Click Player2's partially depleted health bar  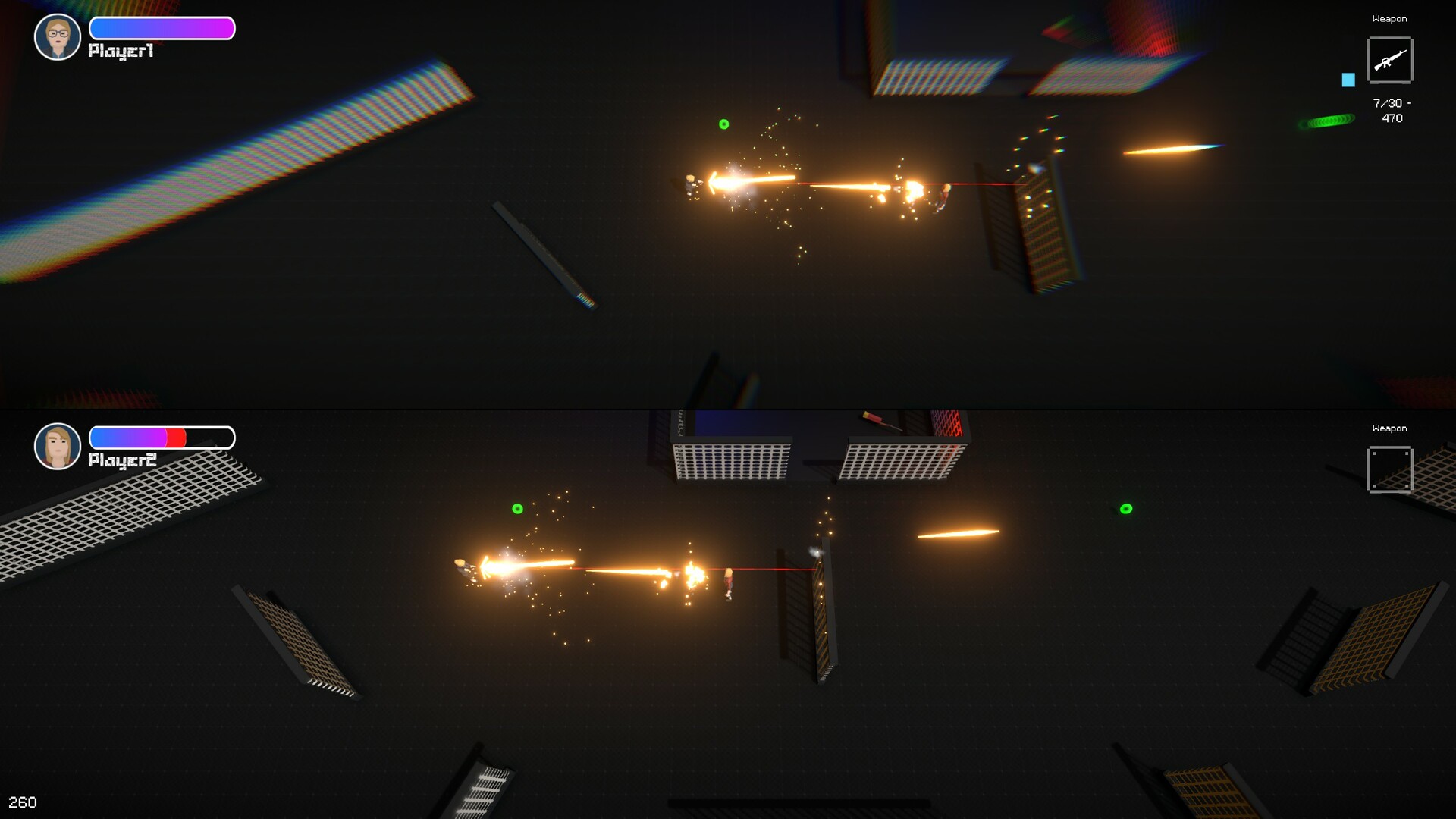[x=161, y=438]
